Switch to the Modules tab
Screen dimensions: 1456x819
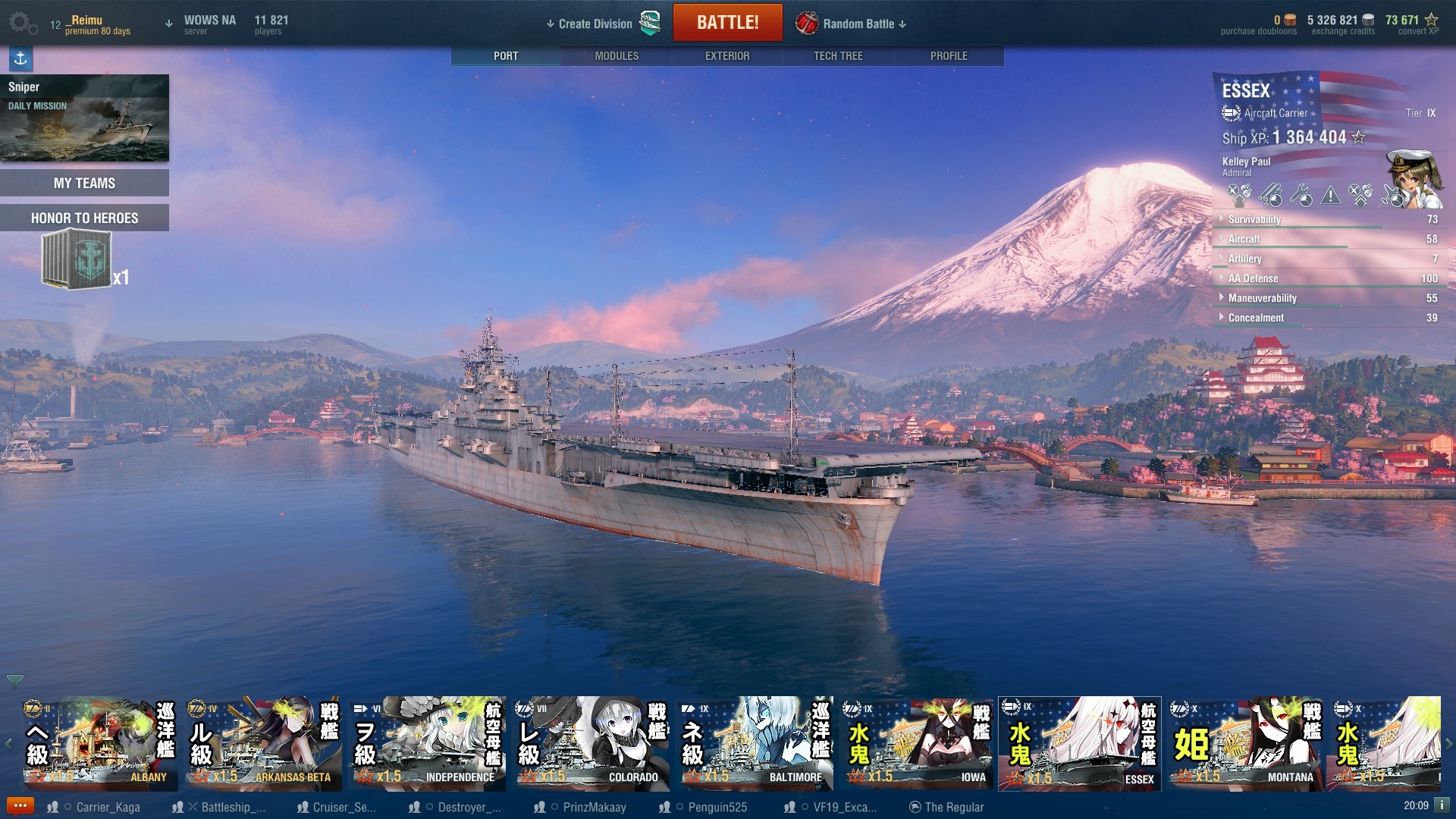click(616, 56)
